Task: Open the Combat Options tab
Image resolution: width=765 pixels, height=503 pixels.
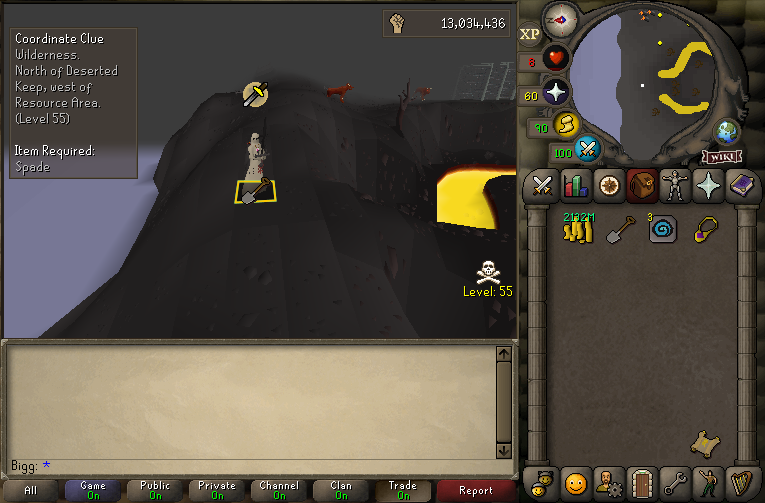Action: tap(542, 185)
